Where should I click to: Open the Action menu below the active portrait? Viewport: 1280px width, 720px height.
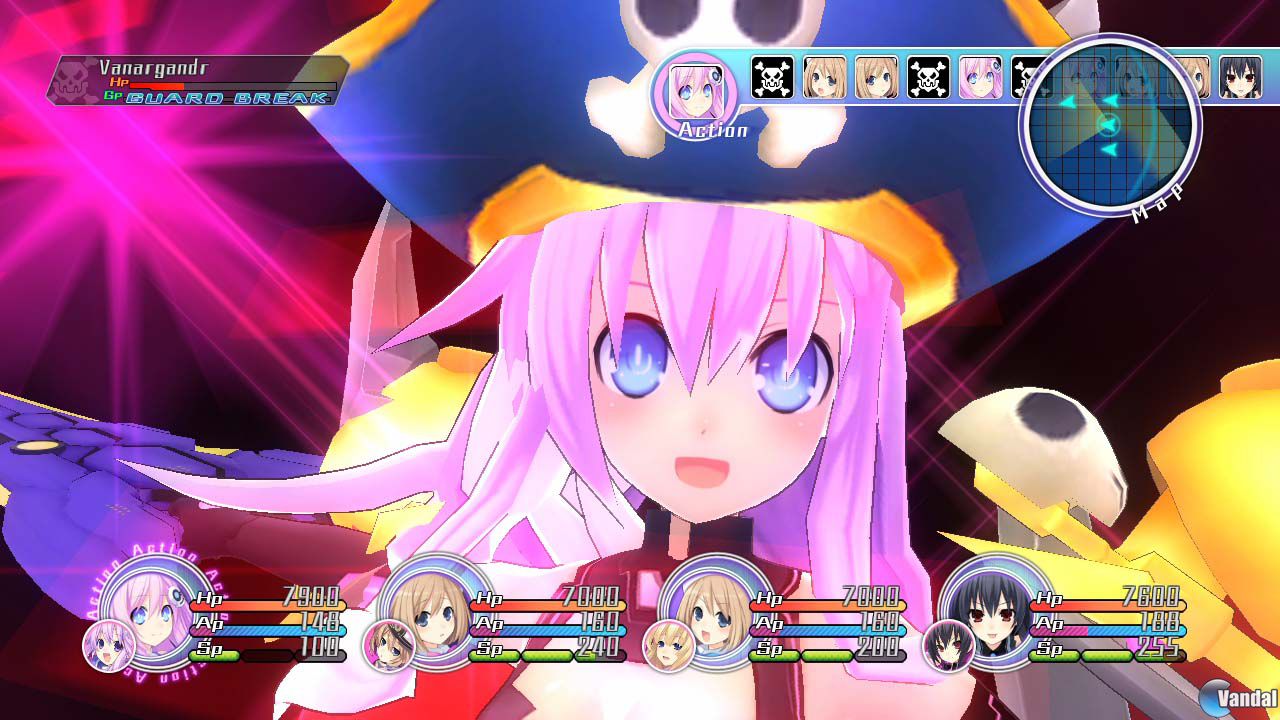[x=712, y=129]
